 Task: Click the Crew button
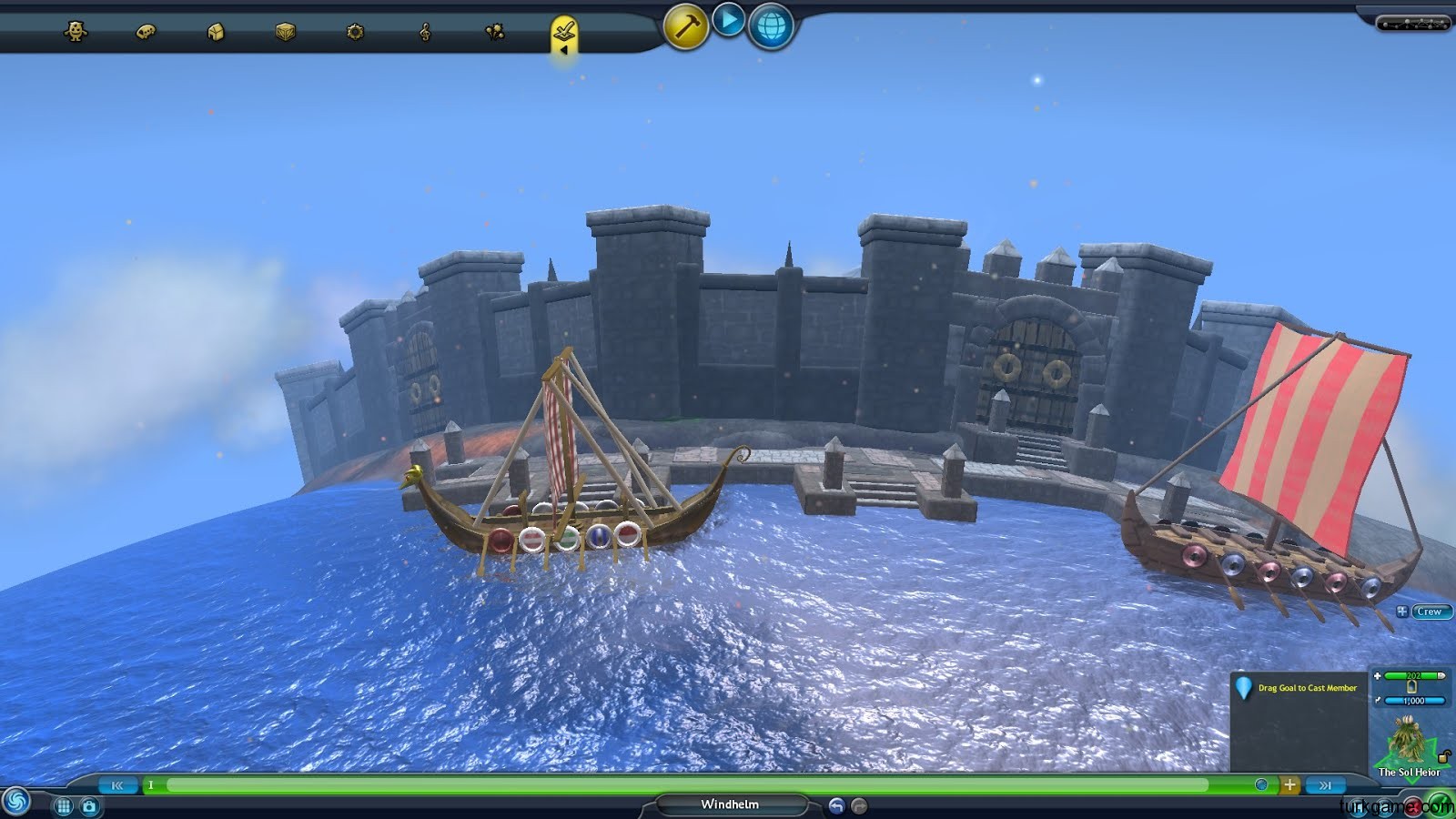tap(1429, 612)
